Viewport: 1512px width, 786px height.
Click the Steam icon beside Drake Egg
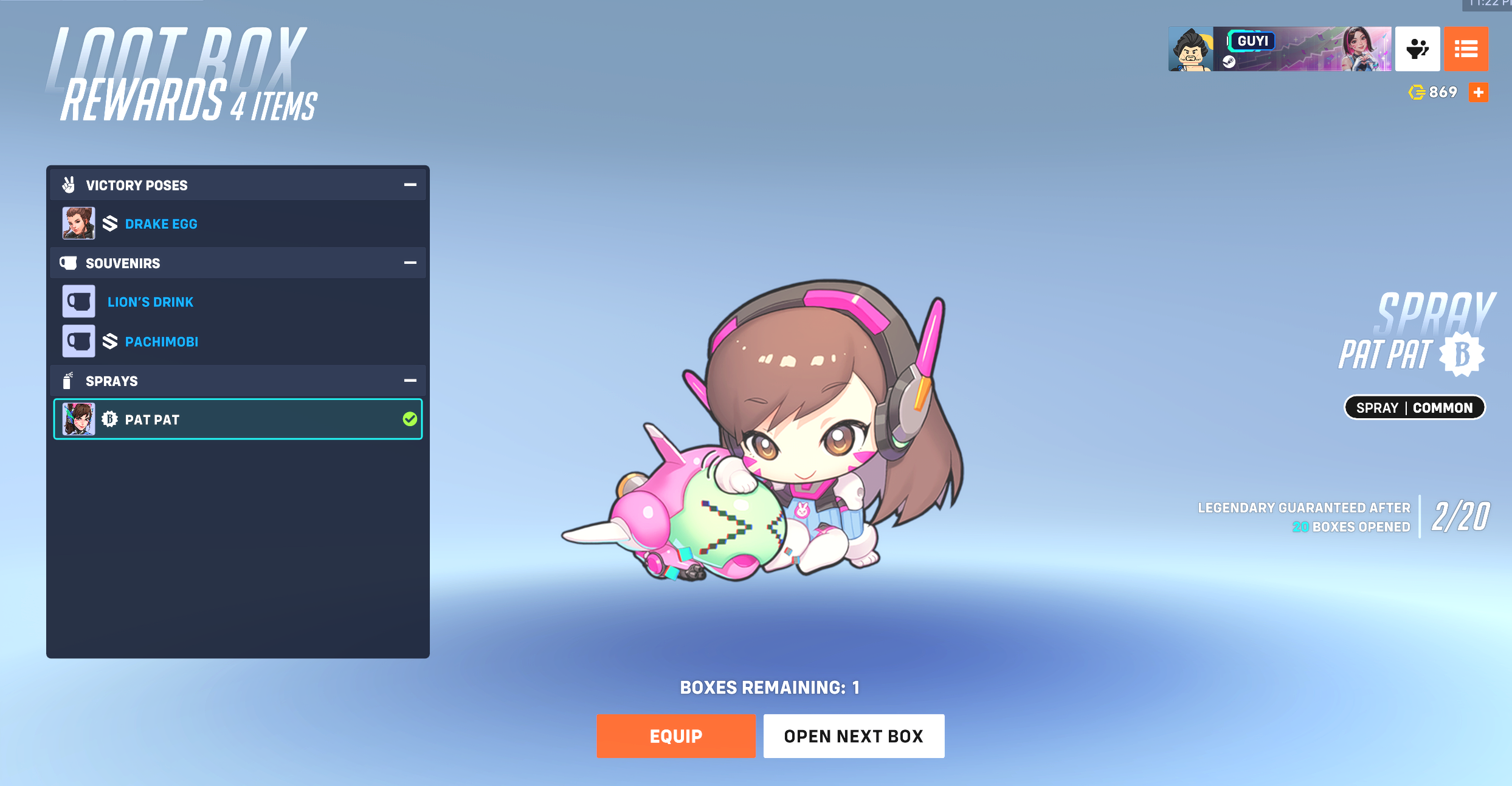pos(110,223)
